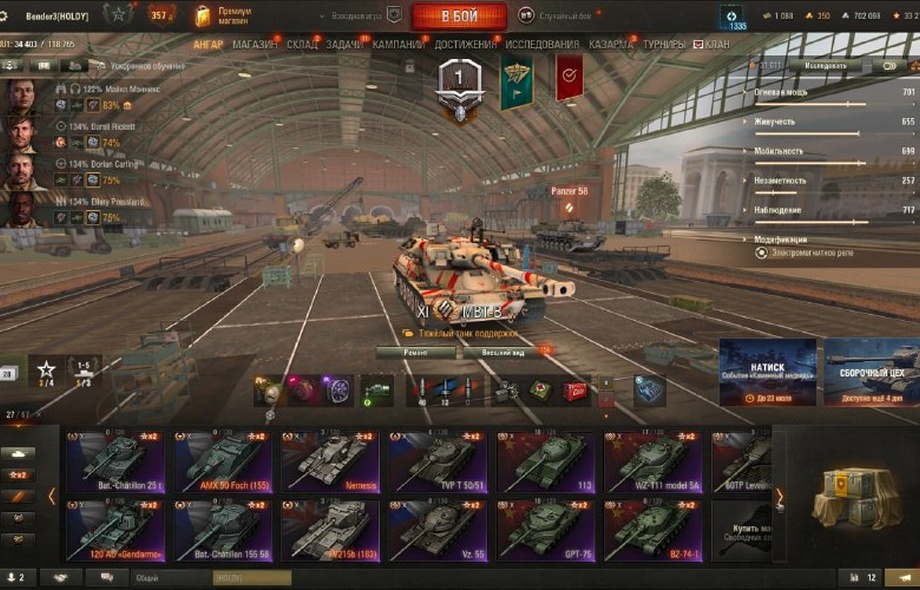Click the Ремонт button under the tank
The height and width of the screenshot is (590, 920).
[416, 352]
